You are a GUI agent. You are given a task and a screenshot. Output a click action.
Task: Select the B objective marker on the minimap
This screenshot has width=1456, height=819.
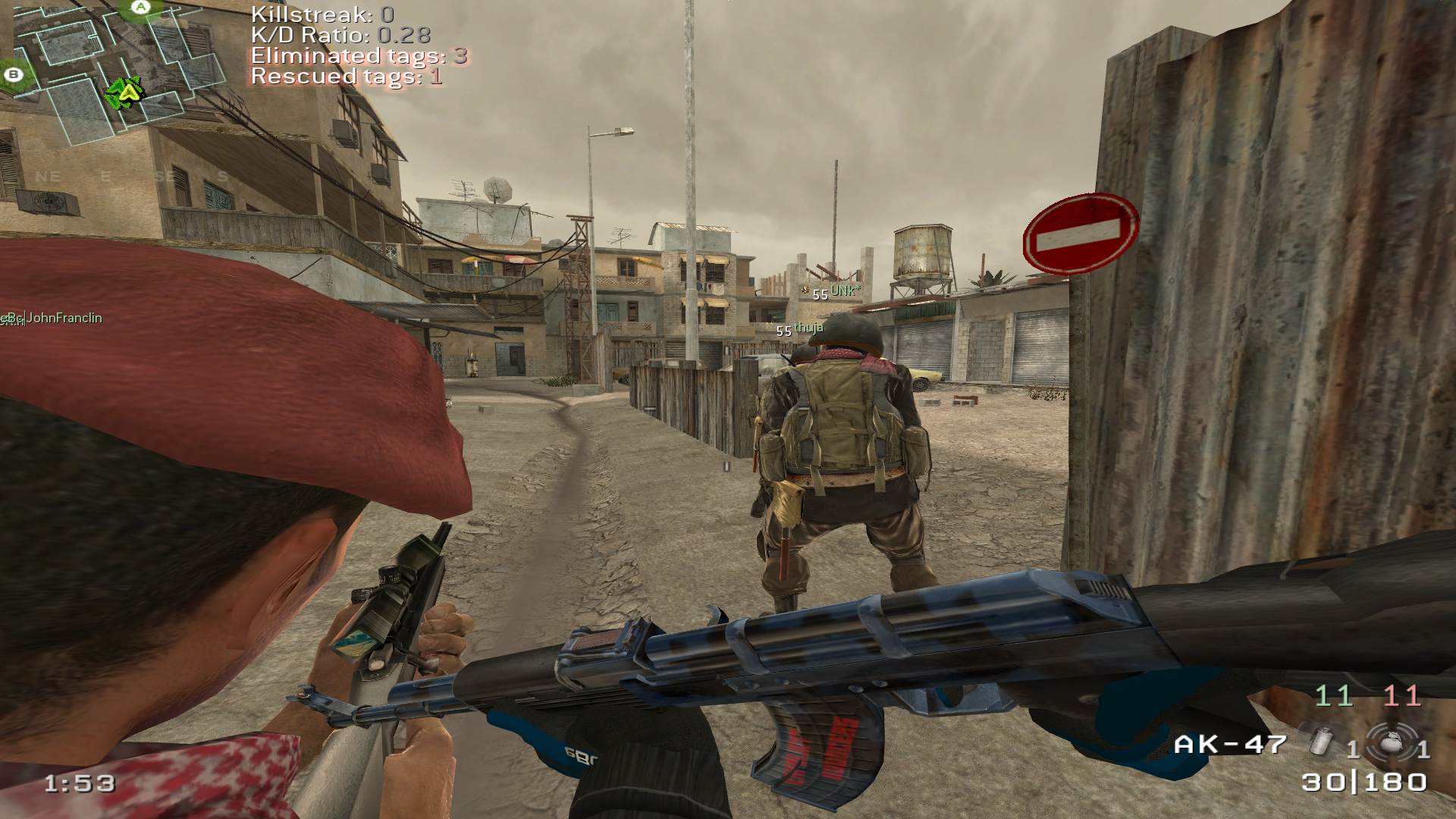13,74
